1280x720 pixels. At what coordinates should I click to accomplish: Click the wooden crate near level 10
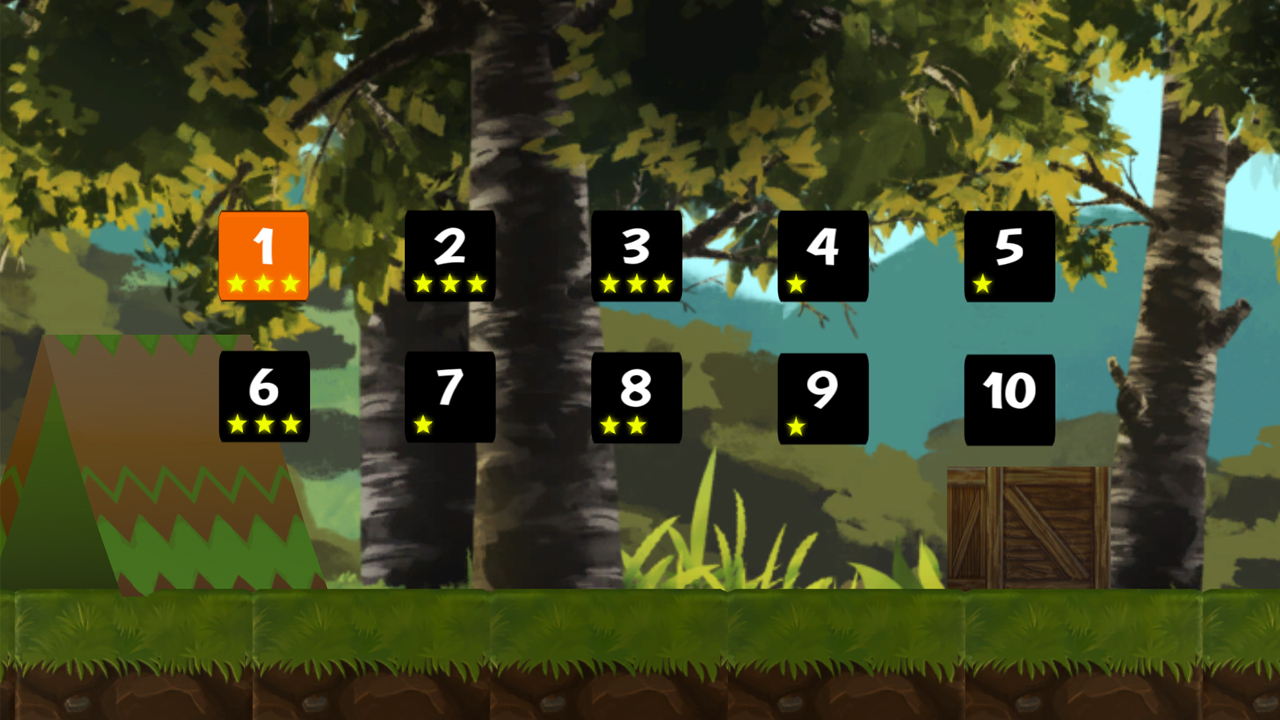1030,525
